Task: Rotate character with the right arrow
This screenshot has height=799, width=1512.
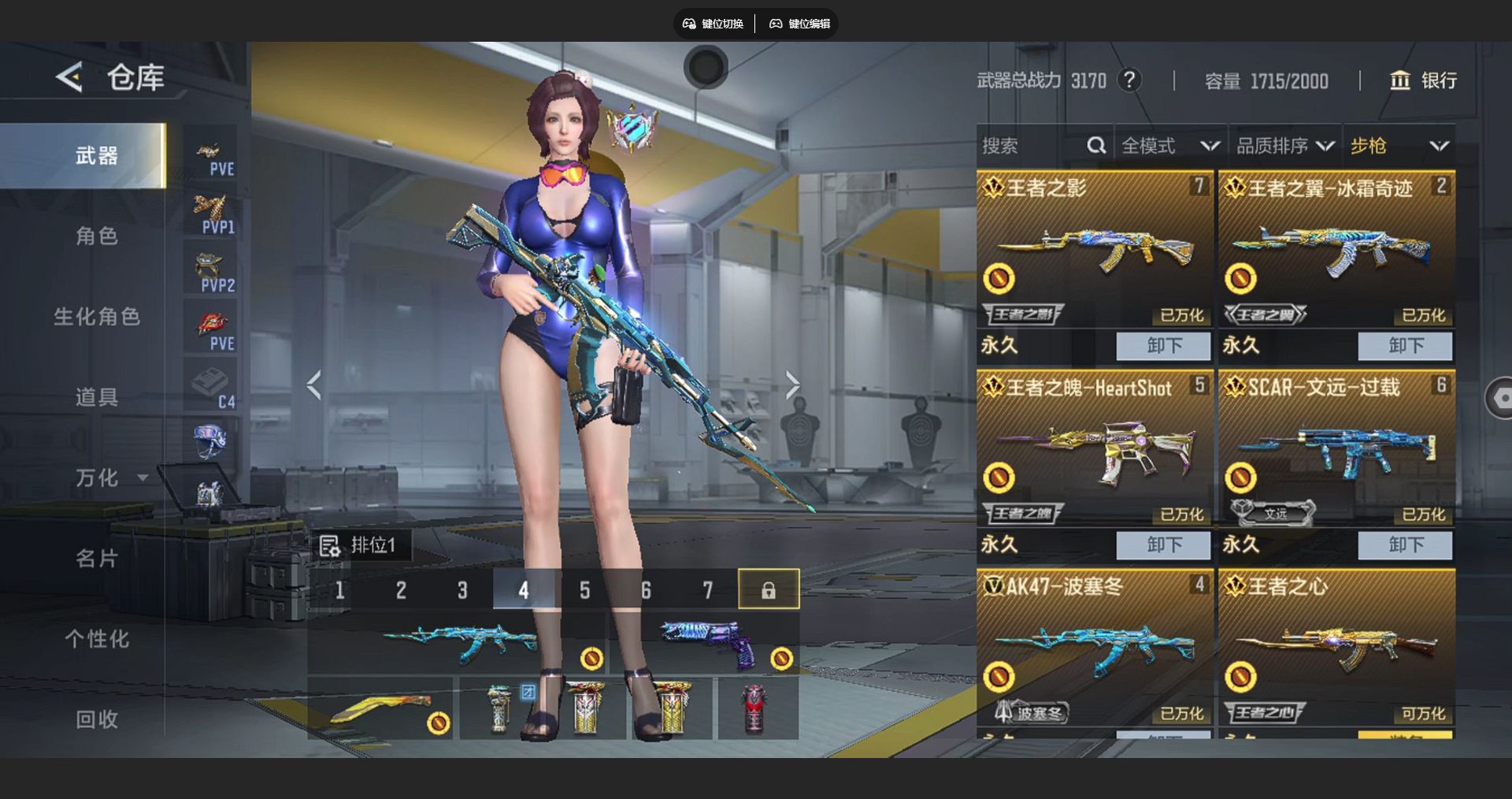Action: pyautogui.click(x=792, y=385)
